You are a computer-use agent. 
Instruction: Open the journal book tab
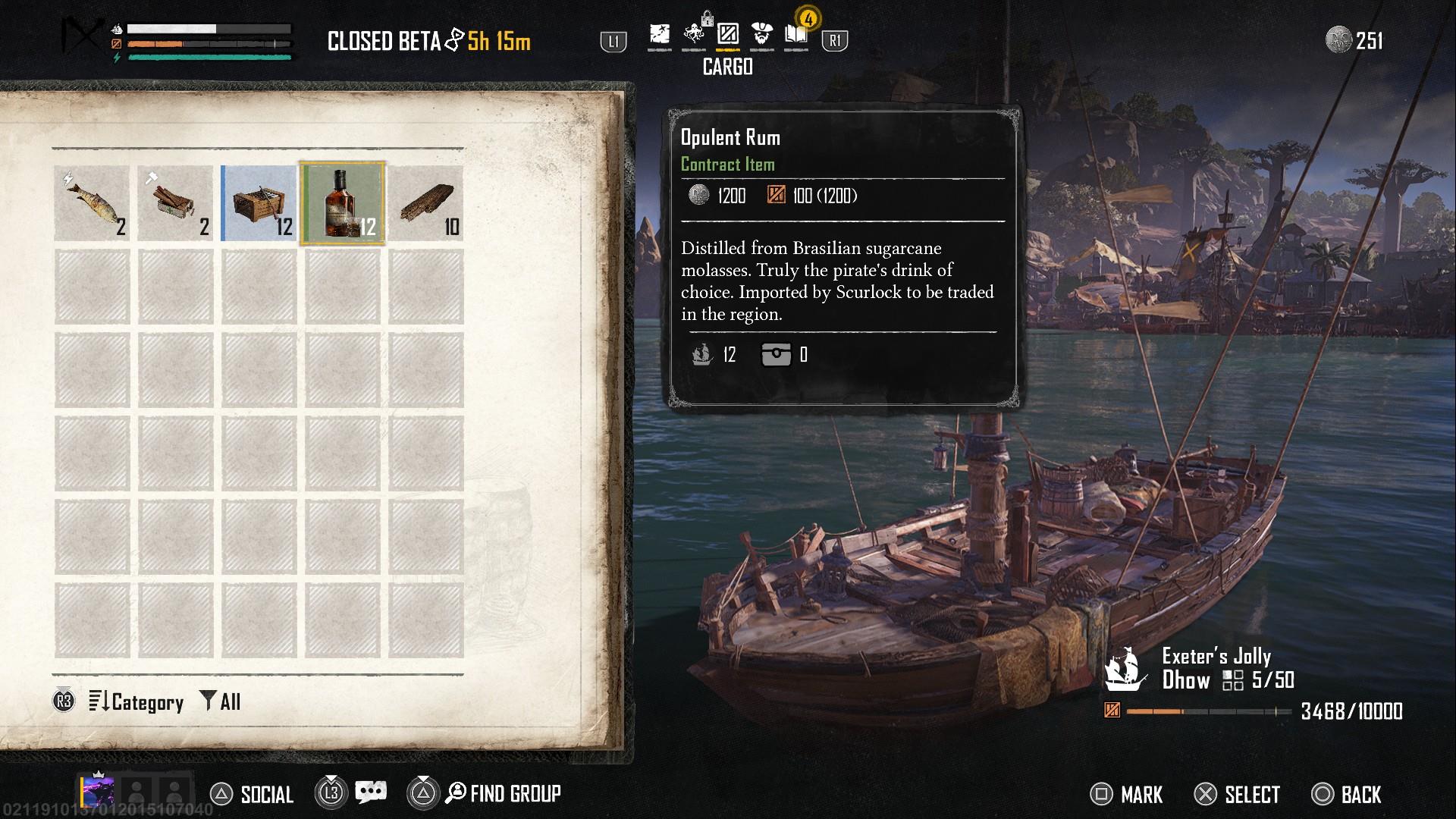[x=795, y=35]
